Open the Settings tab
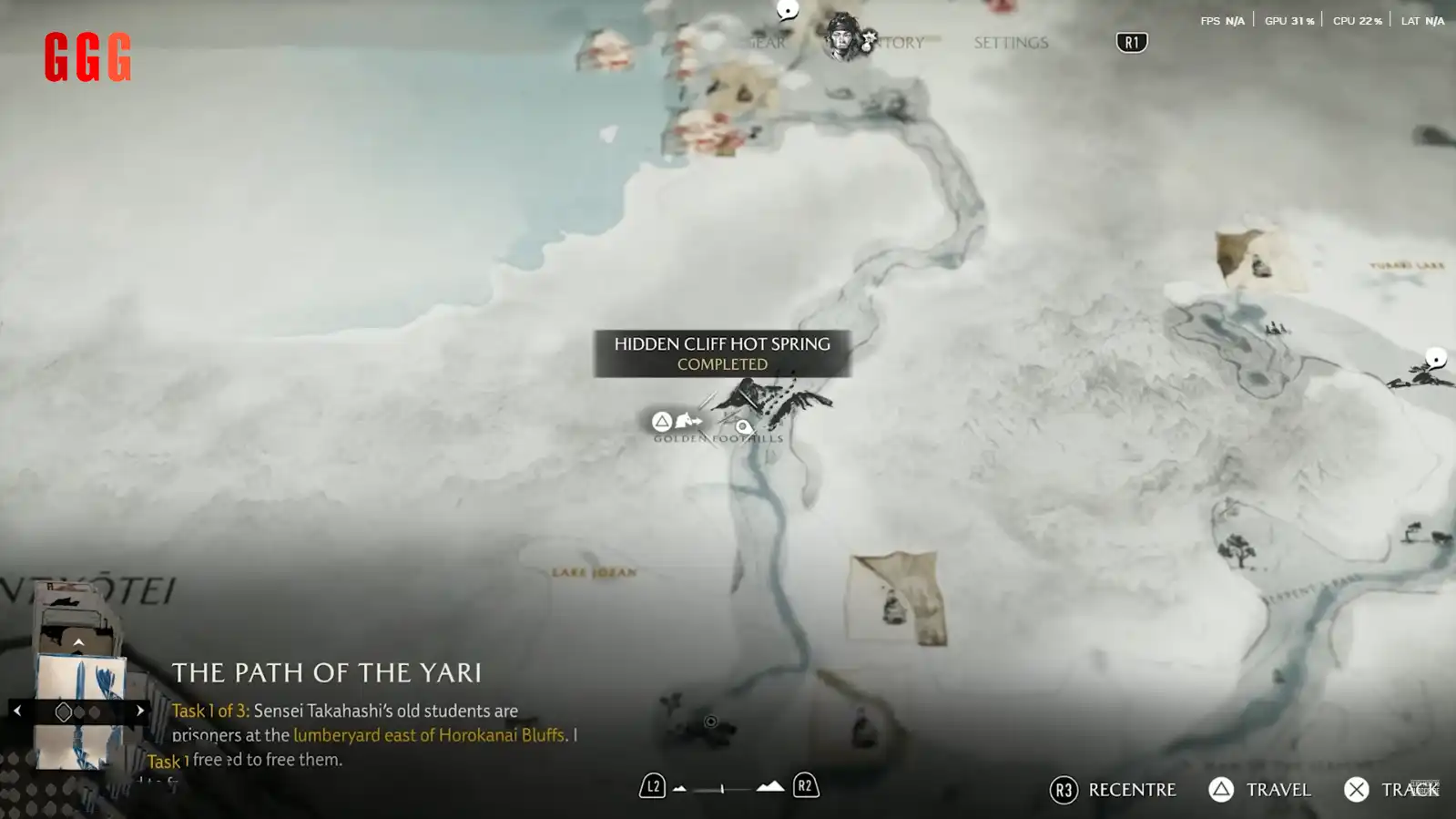This screenshot has width=1456, height=819. tap(1011, 43)
